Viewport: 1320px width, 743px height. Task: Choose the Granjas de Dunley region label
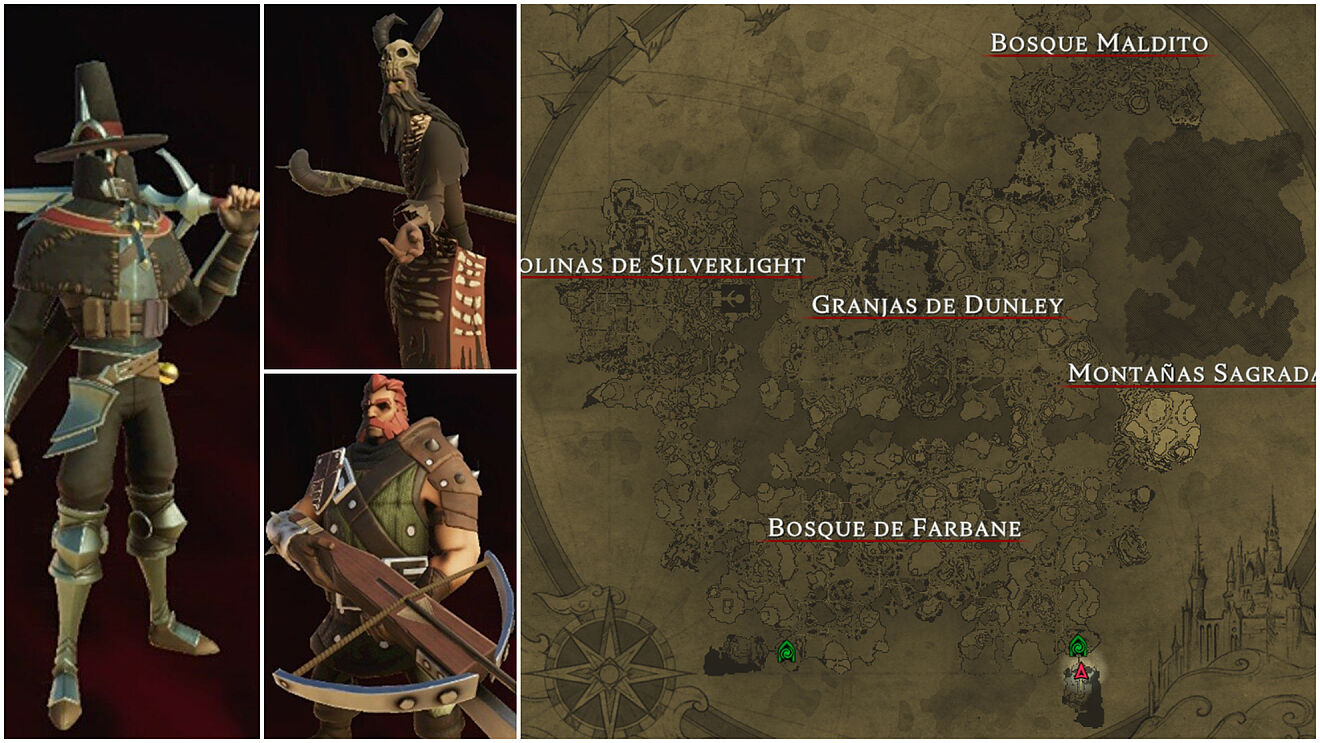(x=937, y=305)
